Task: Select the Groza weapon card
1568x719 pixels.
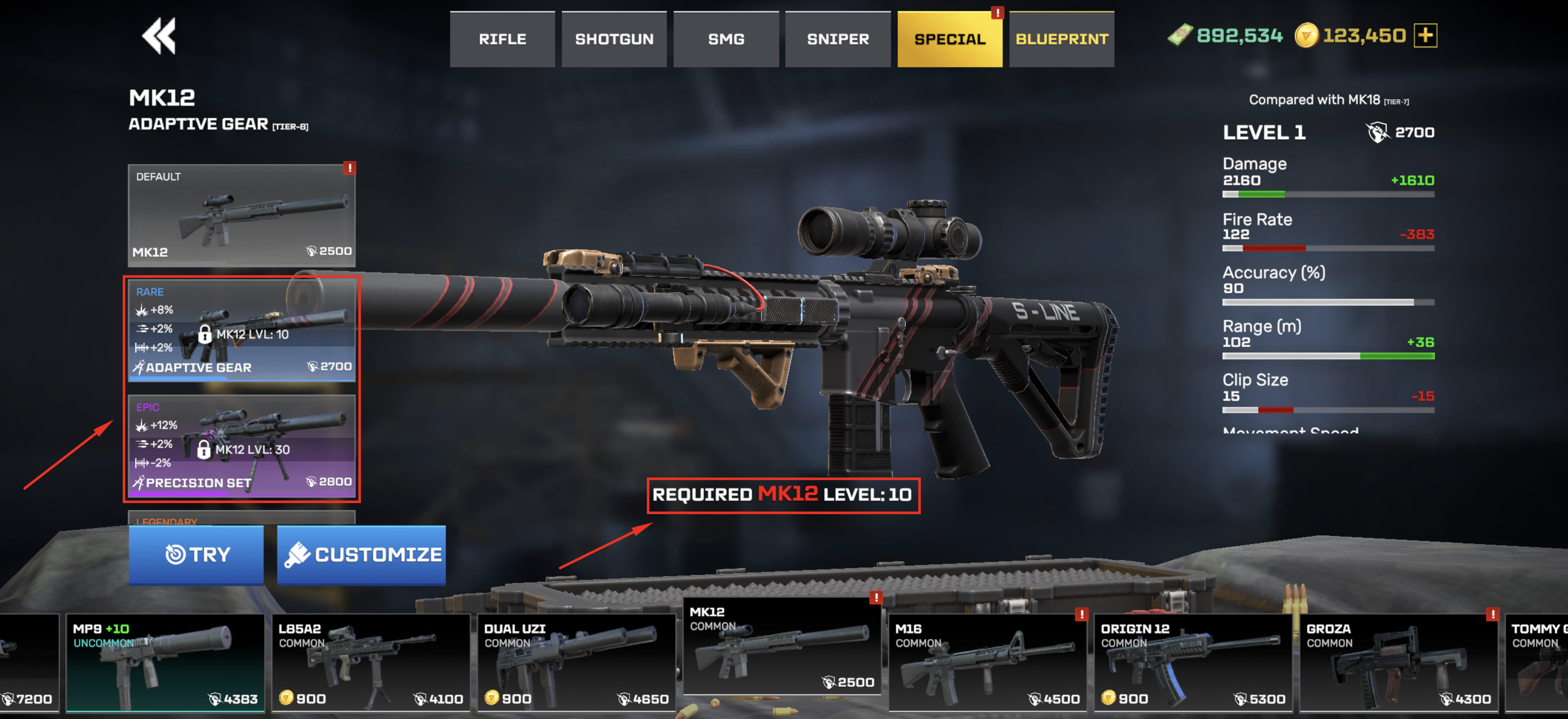Action: coord(1399,663)
